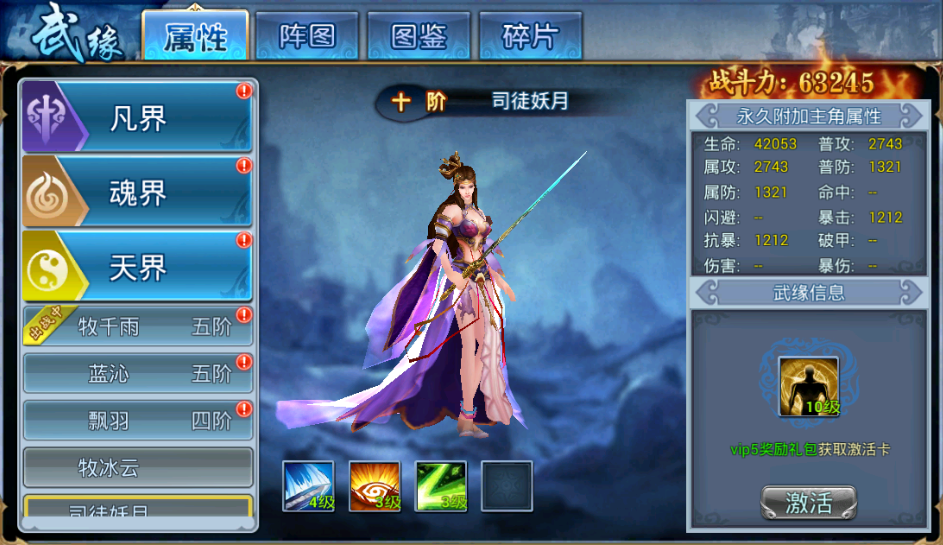The width and height of the screenshot is (943, 545).
Task: Click the blue sword slash skill icon
Action: (x=308, y=487)
